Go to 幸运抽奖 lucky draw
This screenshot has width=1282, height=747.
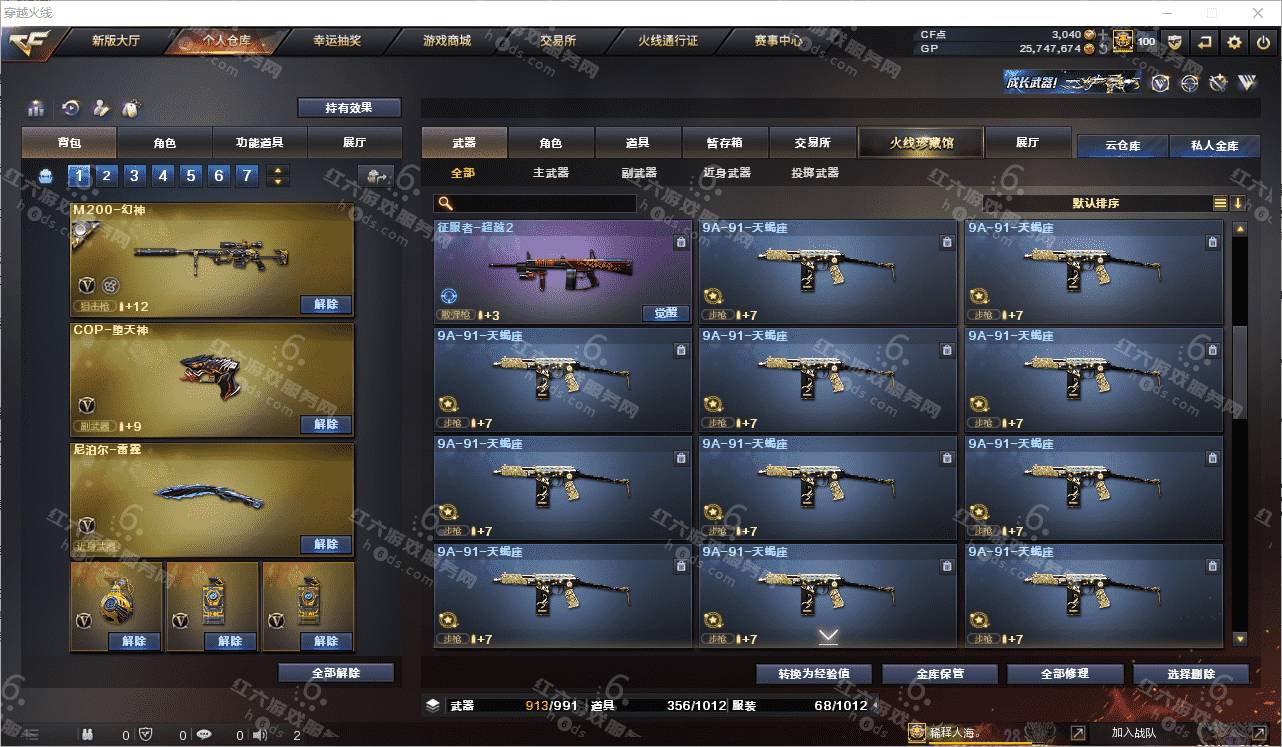coord(337,41)
